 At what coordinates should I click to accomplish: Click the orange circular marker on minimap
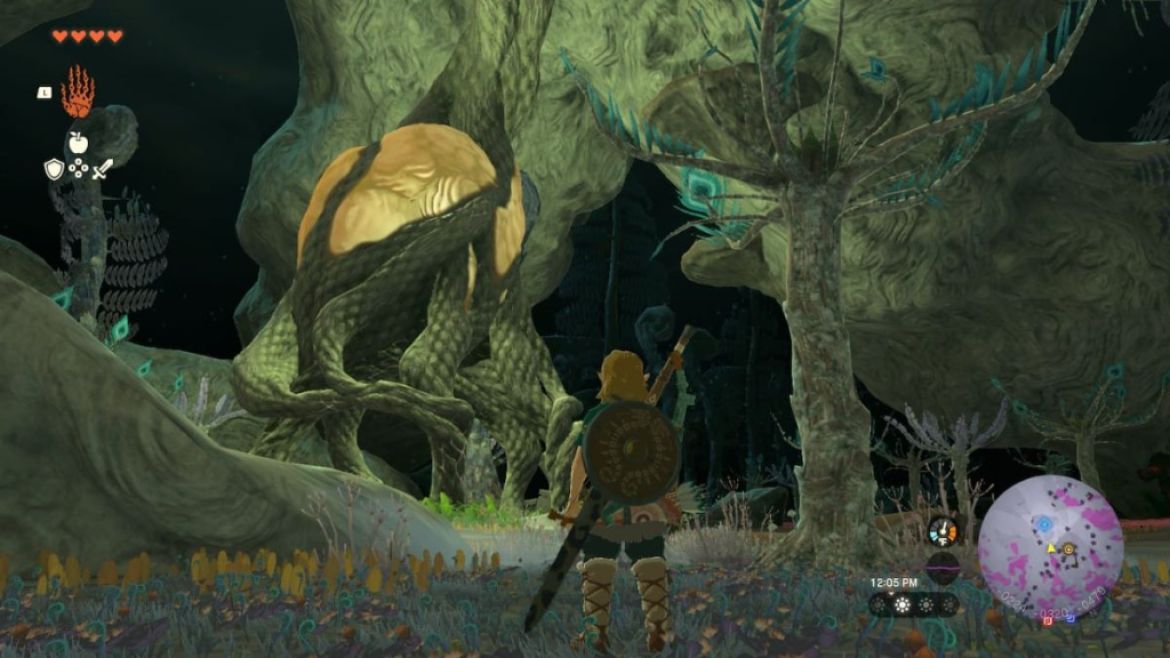pyautogui.click(x=1068, y=549)
